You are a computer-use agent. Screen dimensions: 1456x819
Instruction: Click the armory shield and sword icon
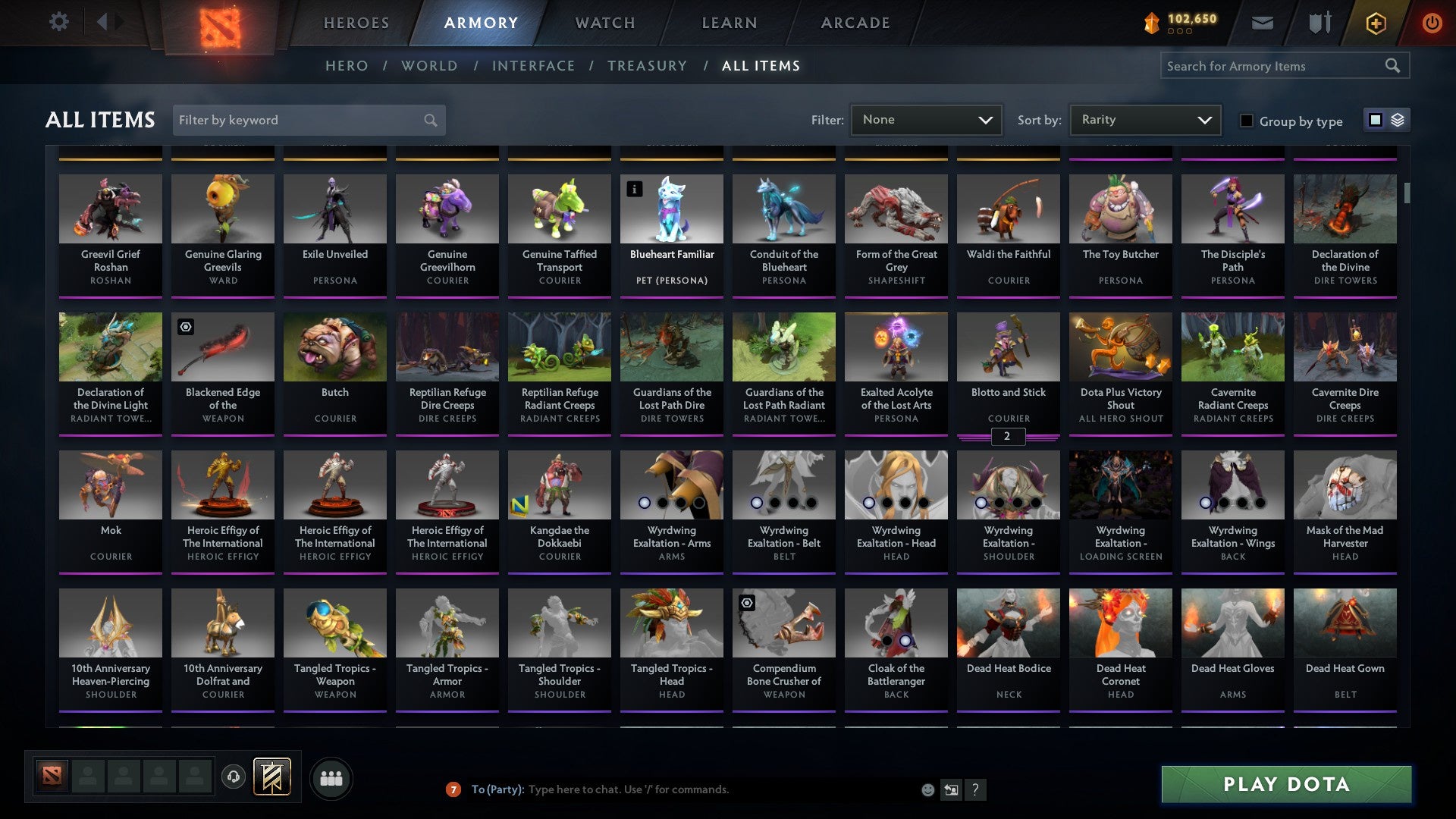pyautogui.click(x=1319, y=23)
